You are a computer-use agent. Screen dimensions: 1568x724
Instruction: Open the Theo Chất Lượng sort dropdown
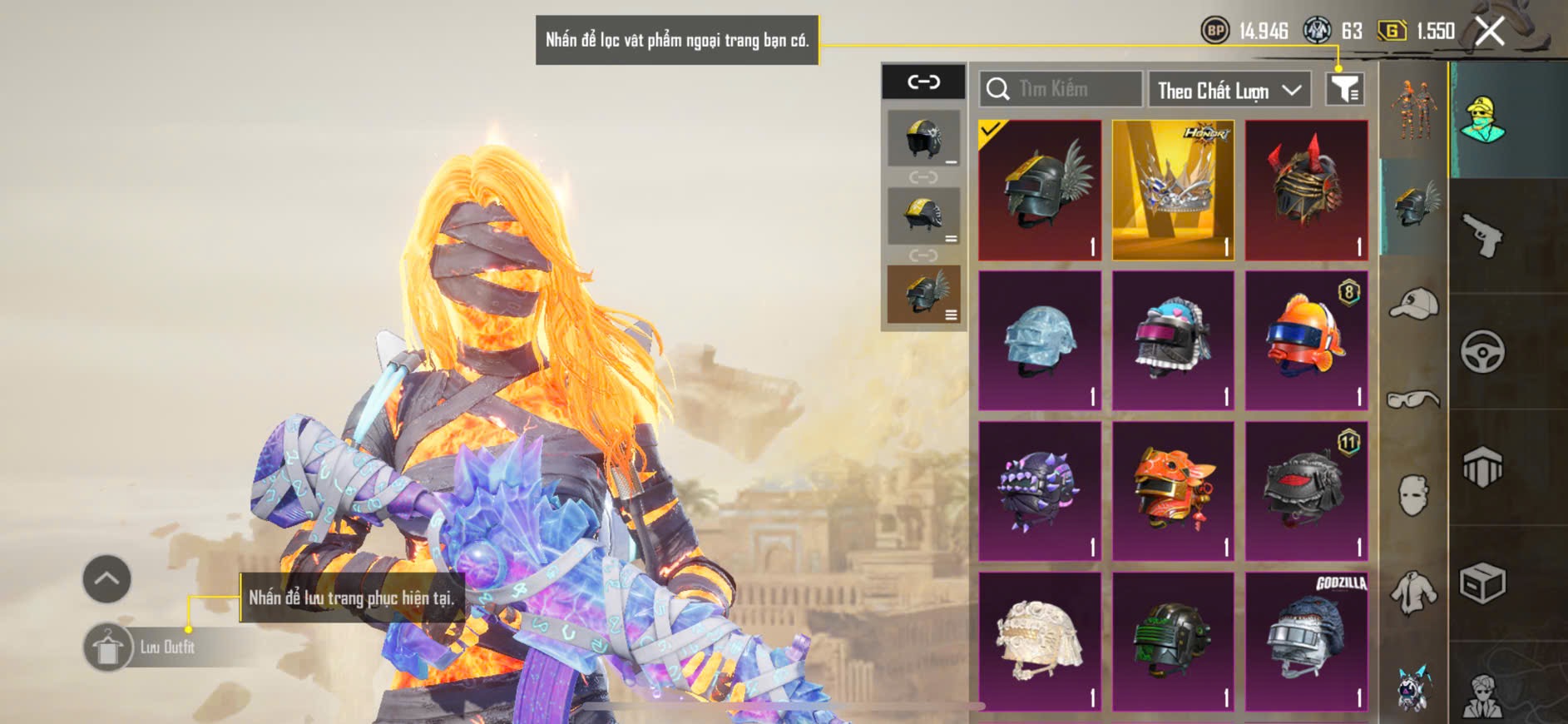tap(1229, 90)
